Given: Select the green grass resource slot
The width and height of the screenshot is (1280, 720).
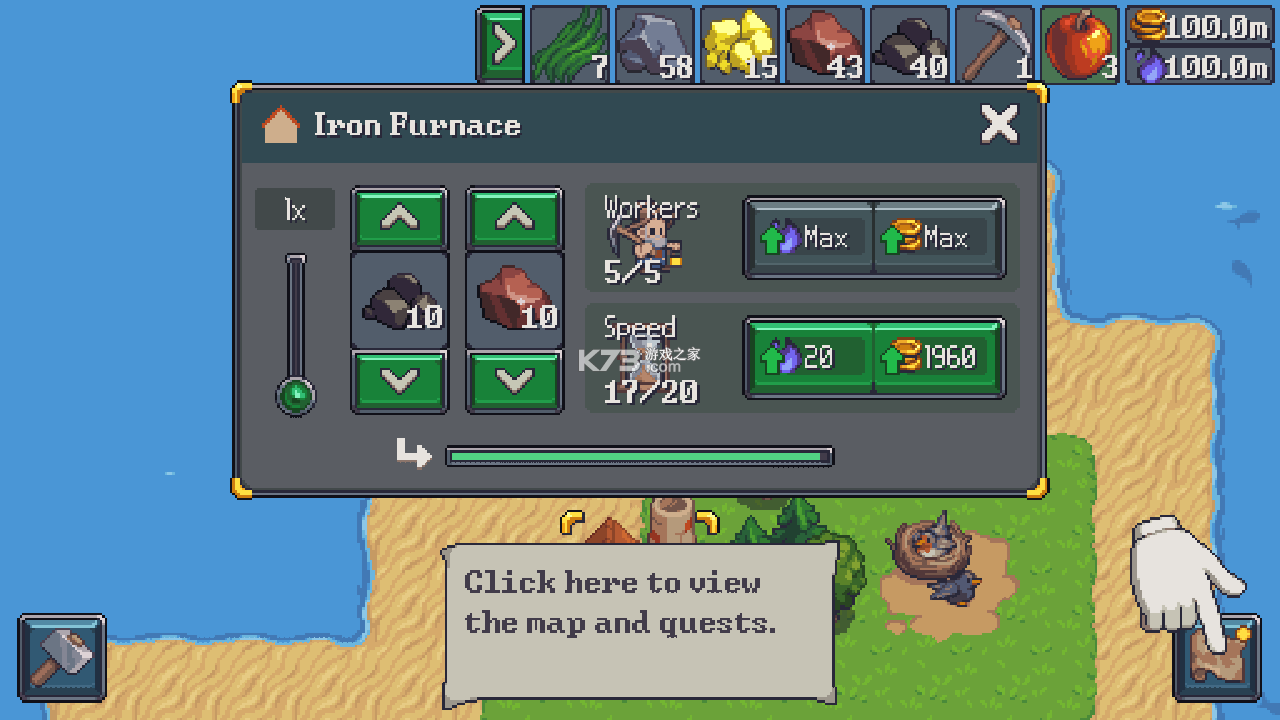Looking at the screenshot, I should tap(569, 45).
